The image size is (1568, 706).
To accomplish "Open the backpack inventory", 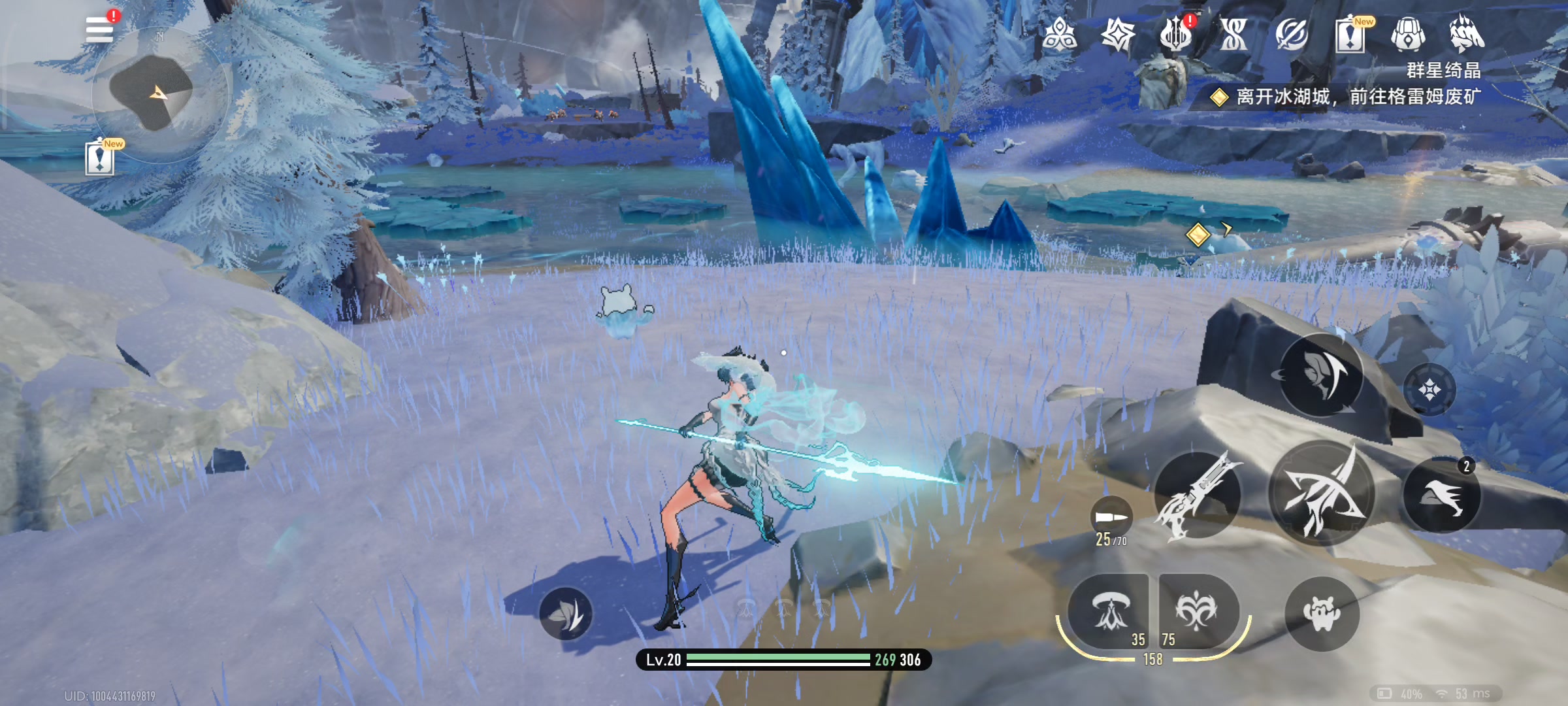I will click(x=1408, y=35).
